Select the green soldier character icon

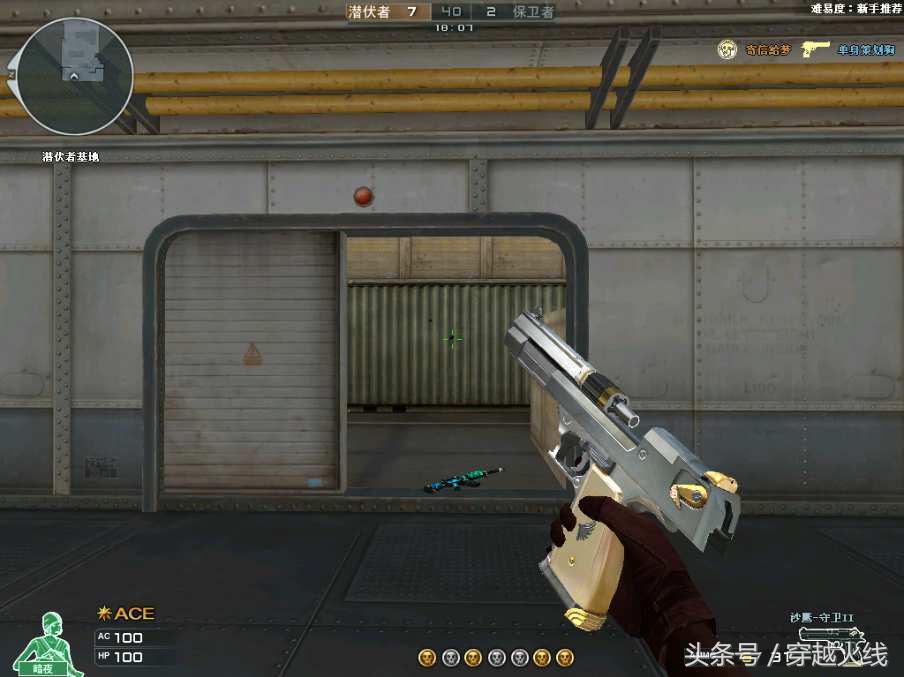tap(42, 640)
